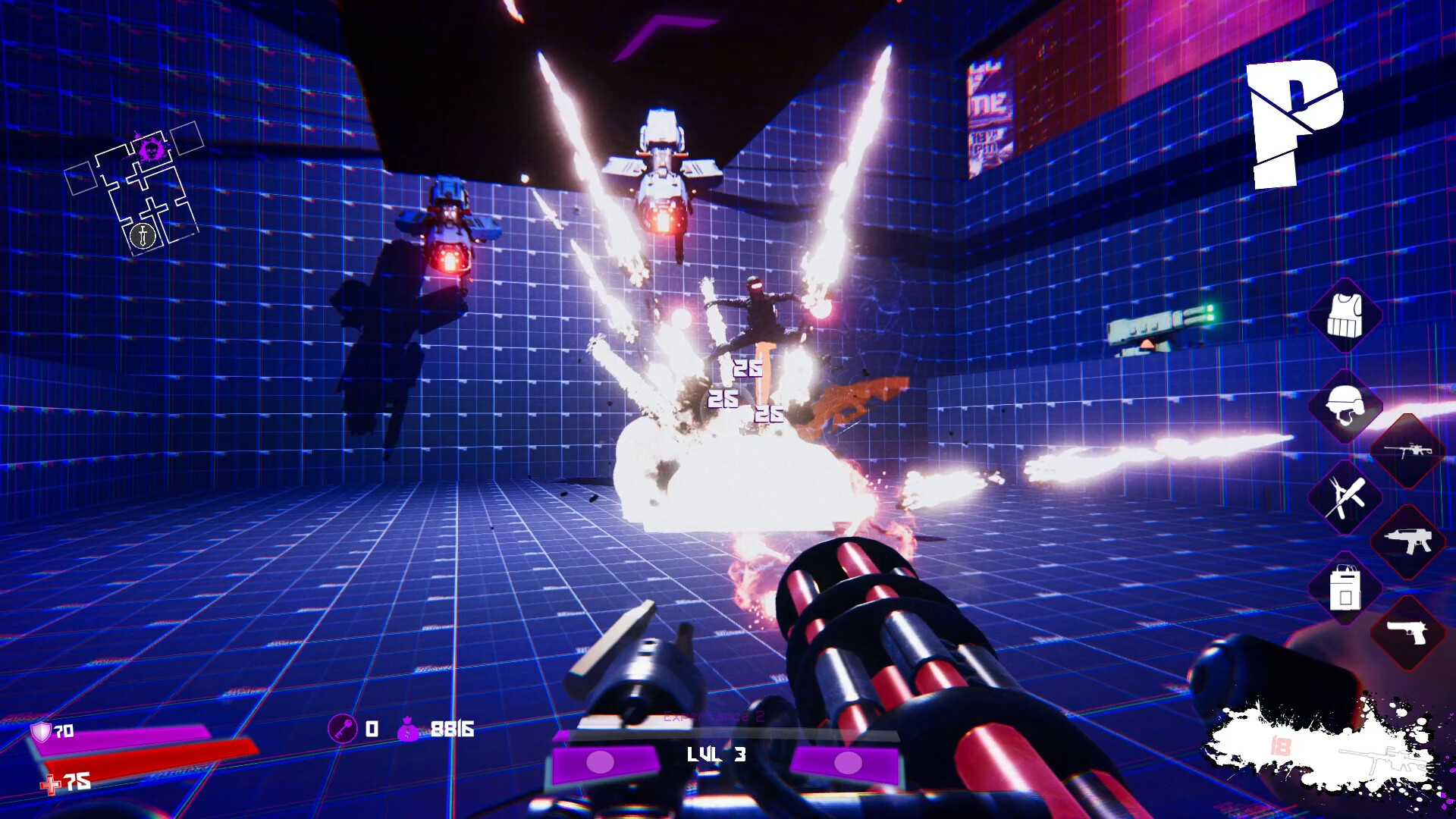This screenshot has height=819, width=1456.
Task: Switch to the sniper rifle weapon slot
Action: [x=1407, y=451]
